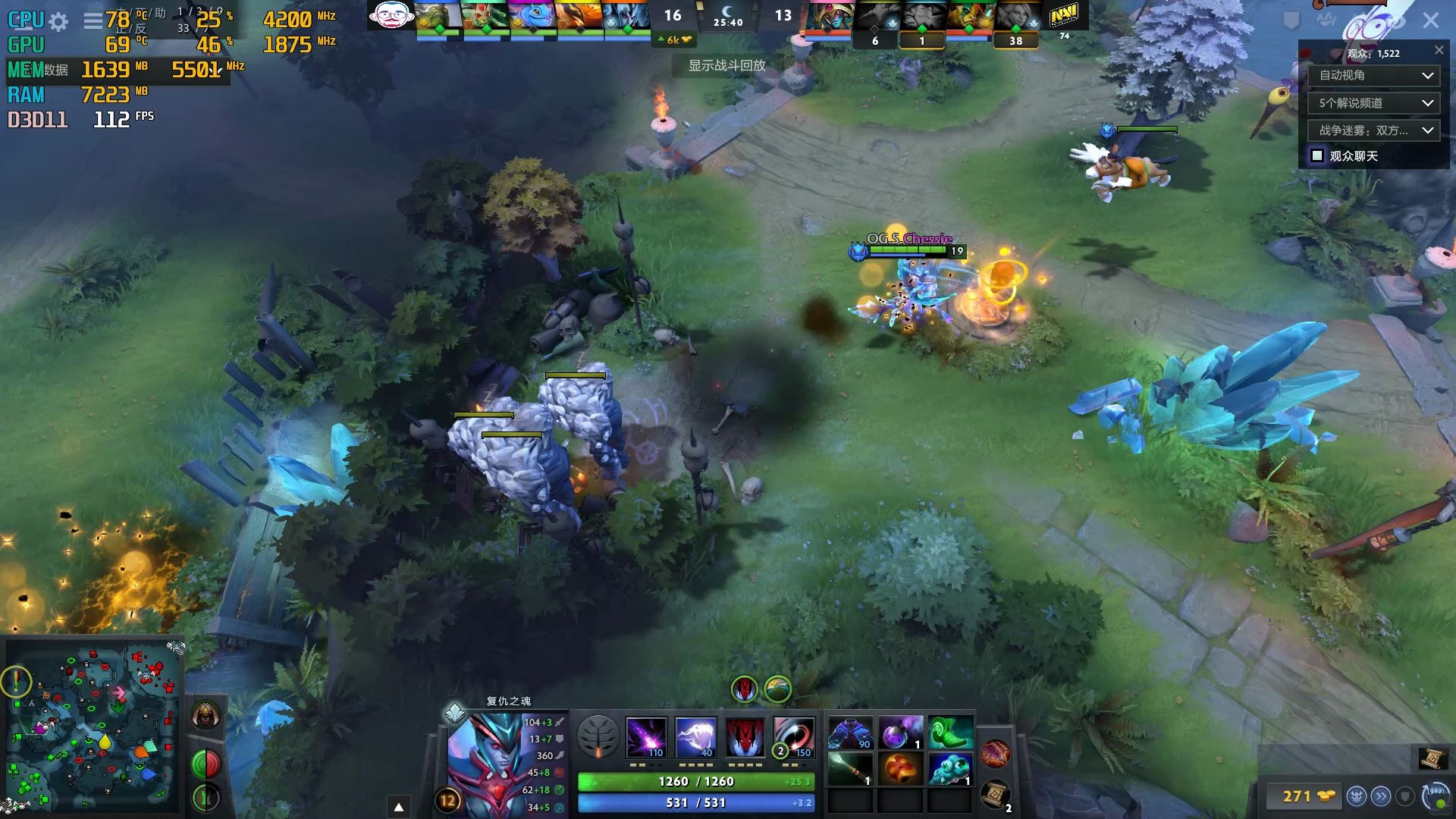Click the Tranquil Boots item icon
The image size is (1456, 819).
point(950,732)
